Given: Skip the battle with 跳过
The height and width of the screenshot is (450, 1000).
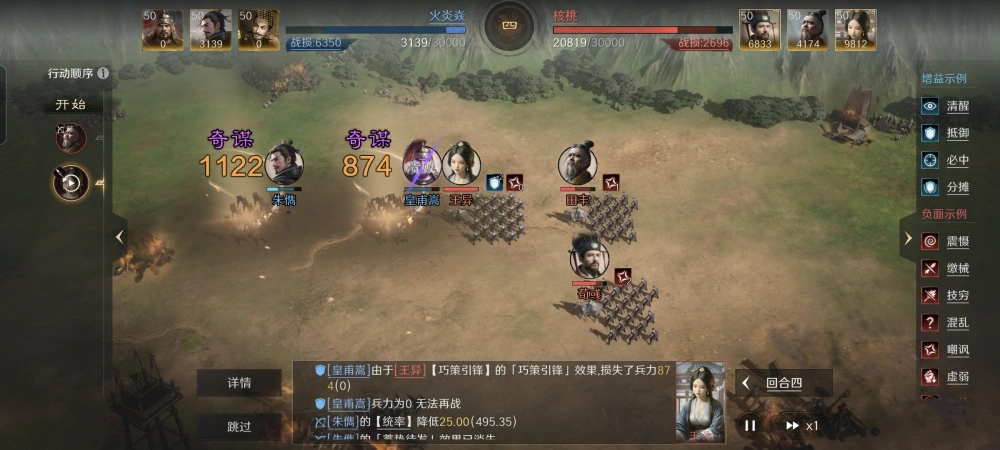Looking at the screenshot, I should tap(239, 427).
